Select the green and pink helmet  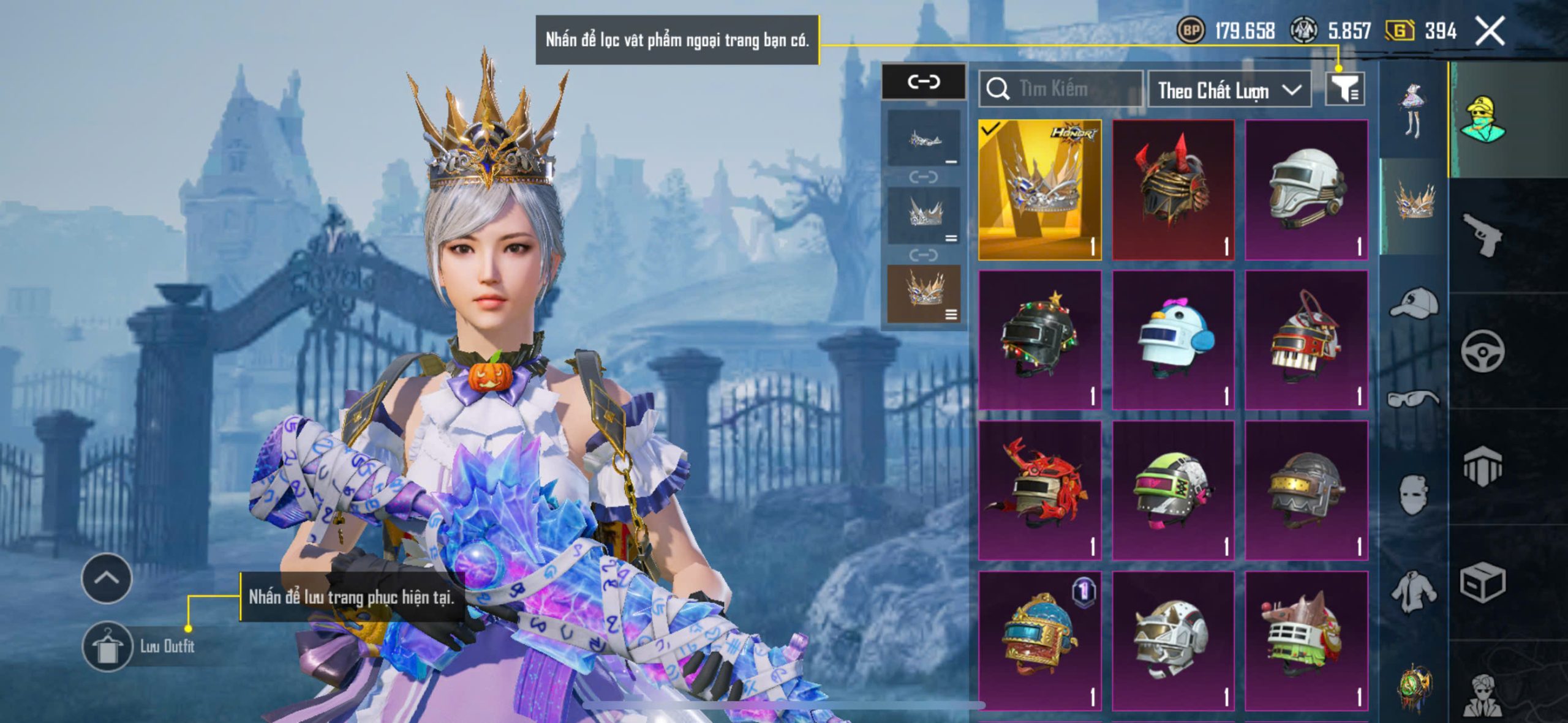pos(1173,490)
